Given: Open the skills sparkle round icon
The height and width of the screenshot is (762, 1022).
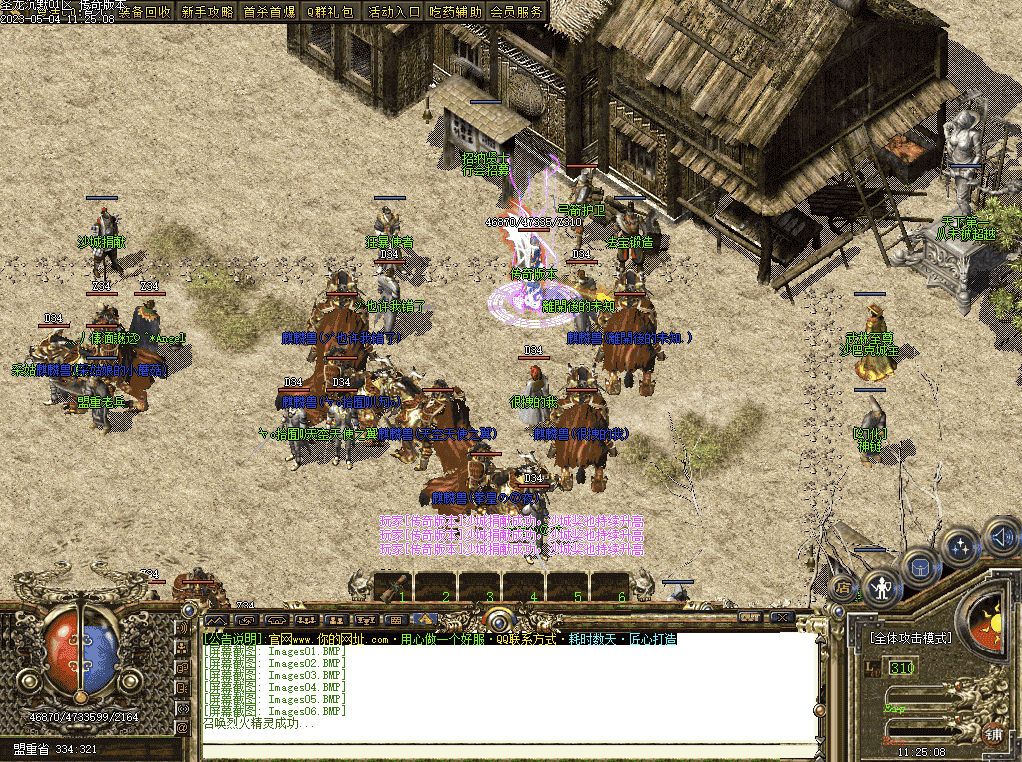Looking at the screenshot, I should [x=961, y=547].
